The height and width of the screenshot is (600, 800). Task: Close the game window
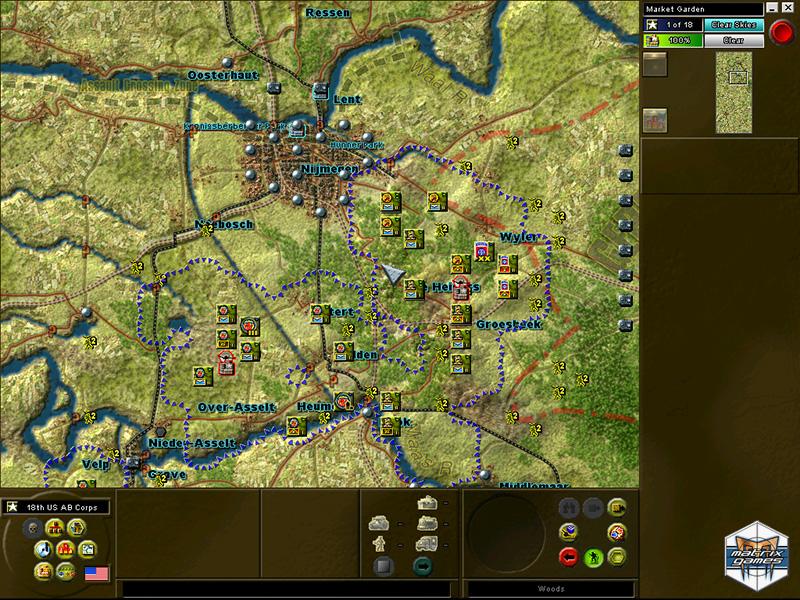click(785, 8)
